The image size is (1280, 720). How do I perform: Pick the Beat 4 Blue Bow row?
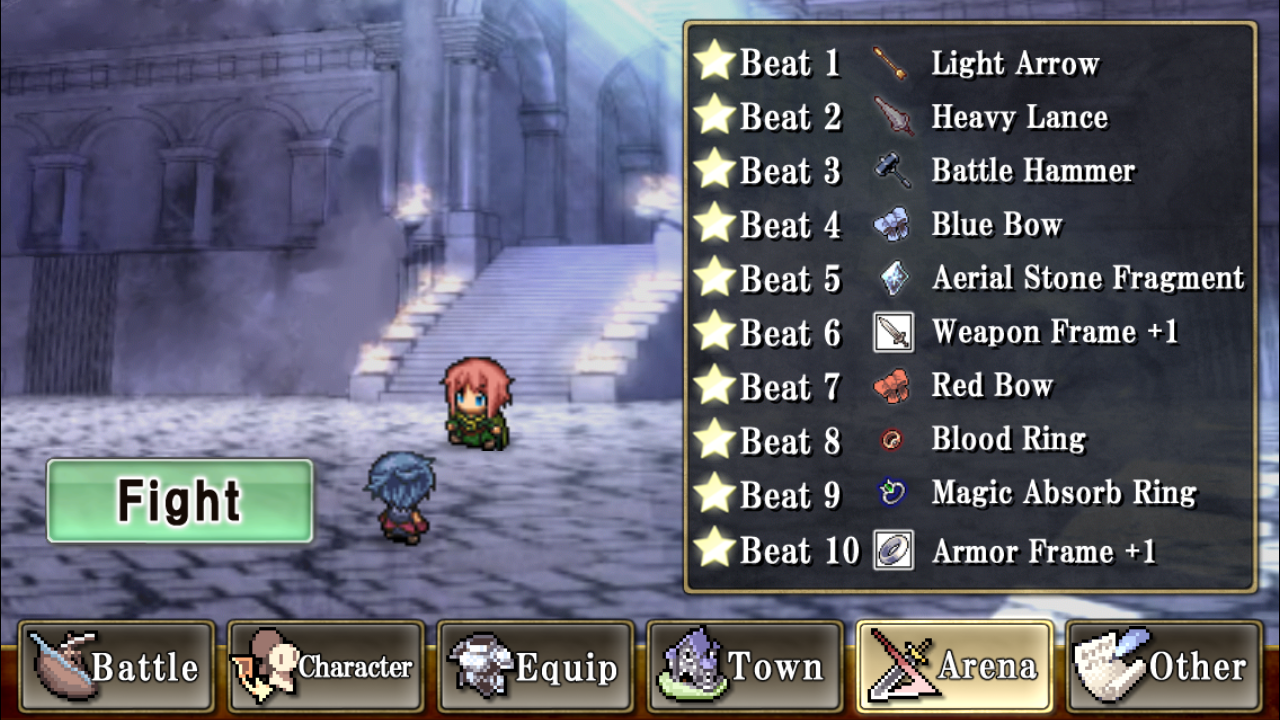[969, 225]
